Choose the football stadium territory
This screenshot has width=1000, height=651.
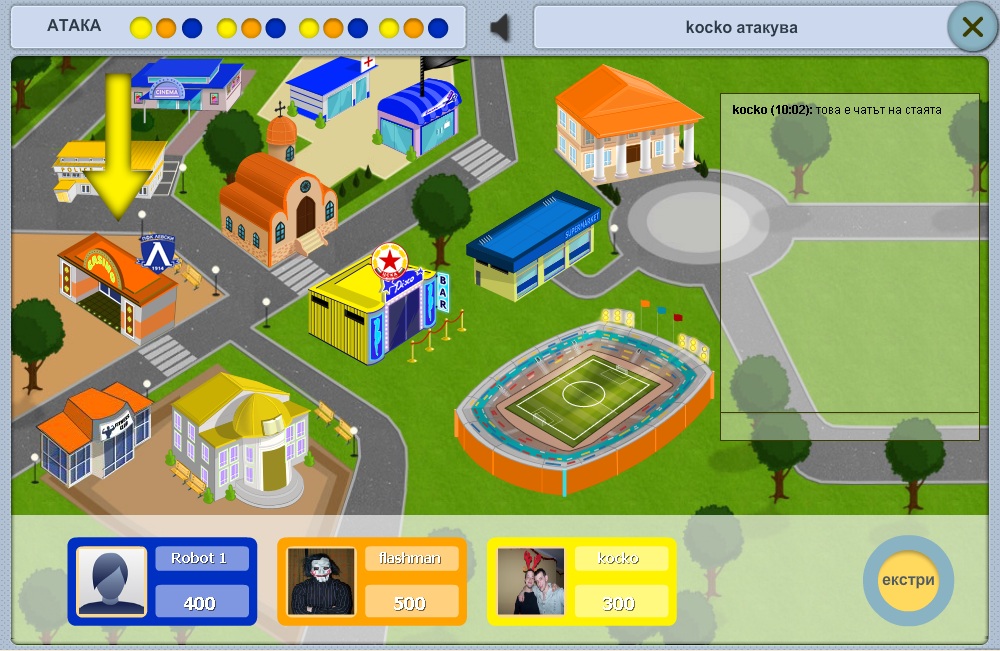click(x=585, y=405)
